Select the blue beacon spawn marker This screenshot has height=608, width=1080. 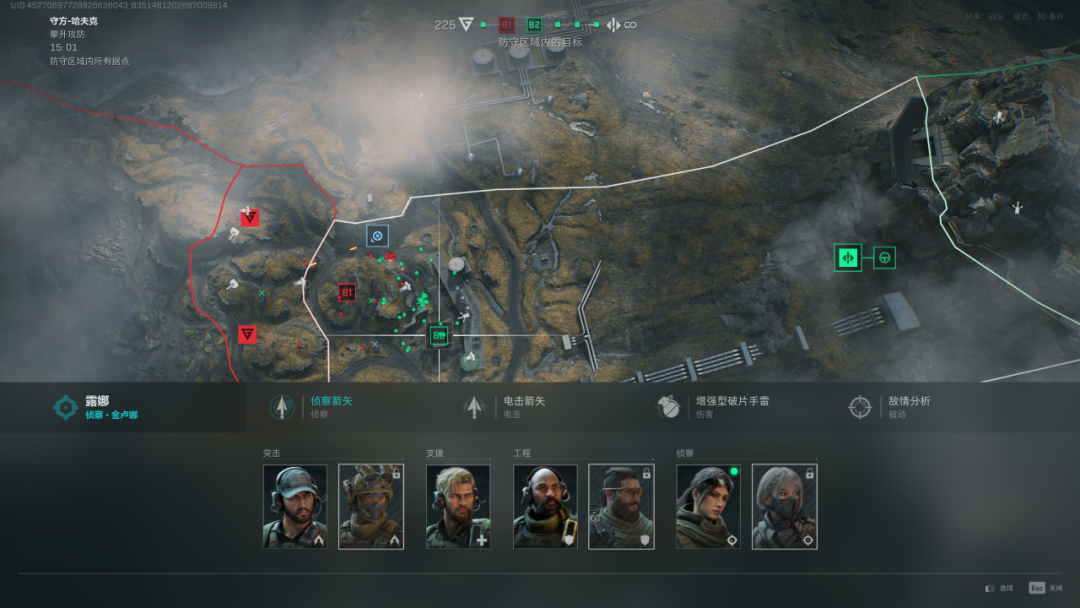[x=377, y=236]
